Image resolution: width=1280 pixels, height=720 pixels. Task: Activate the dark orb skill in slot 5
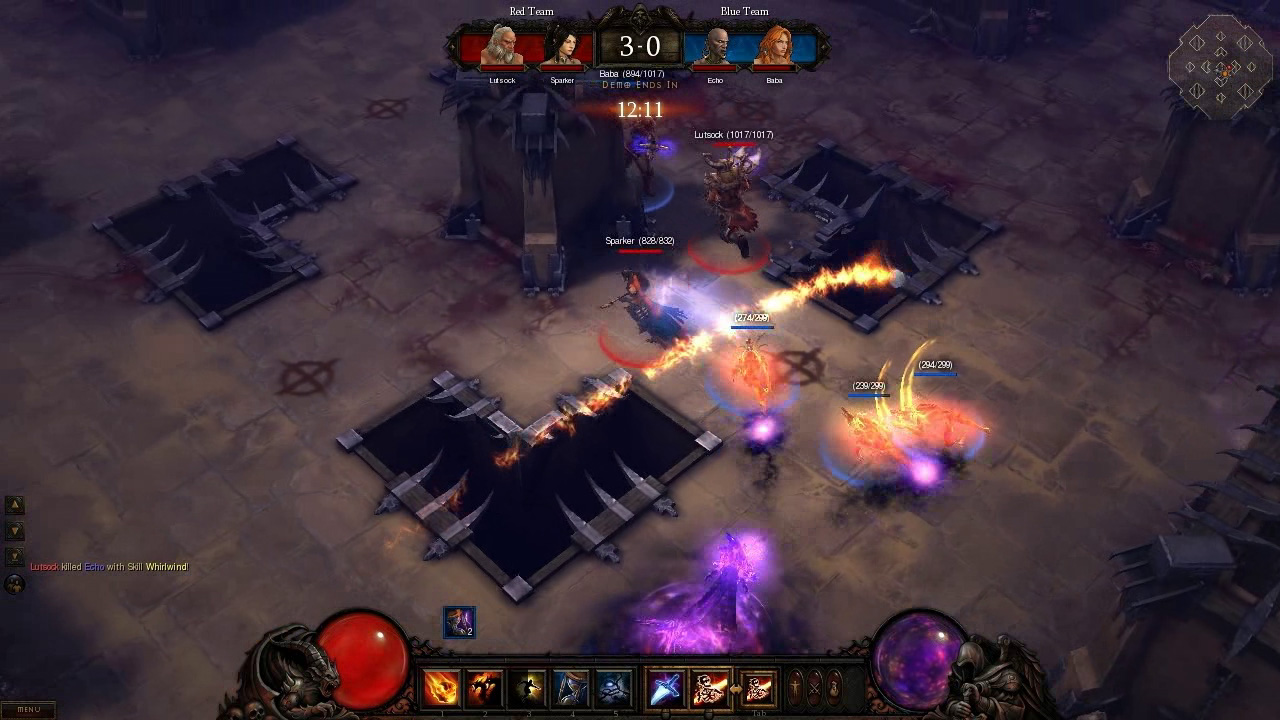[613, 688]
